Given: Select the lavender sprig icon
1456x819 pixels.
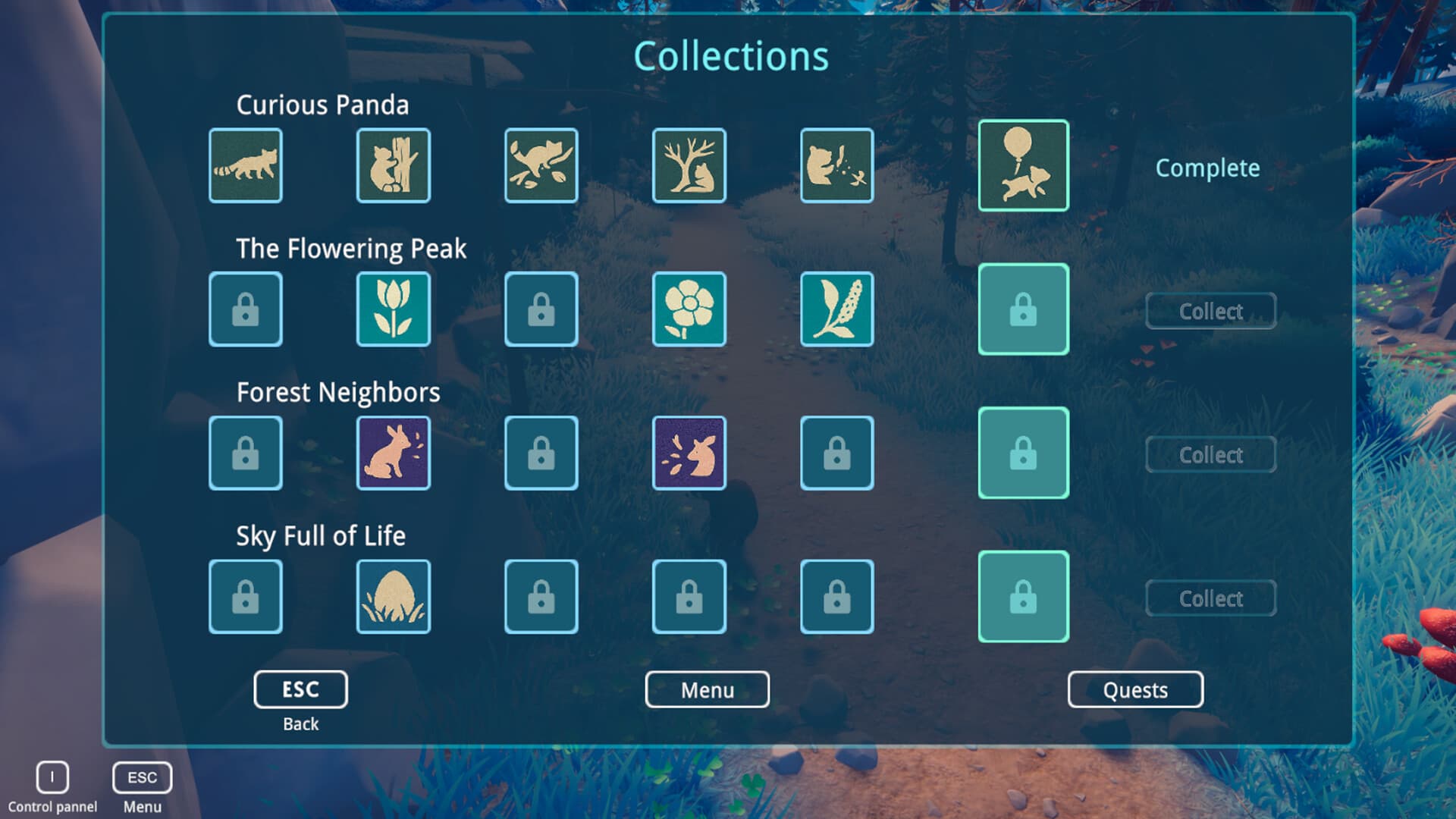Looking at the screenshot, I should pos(836,309).
